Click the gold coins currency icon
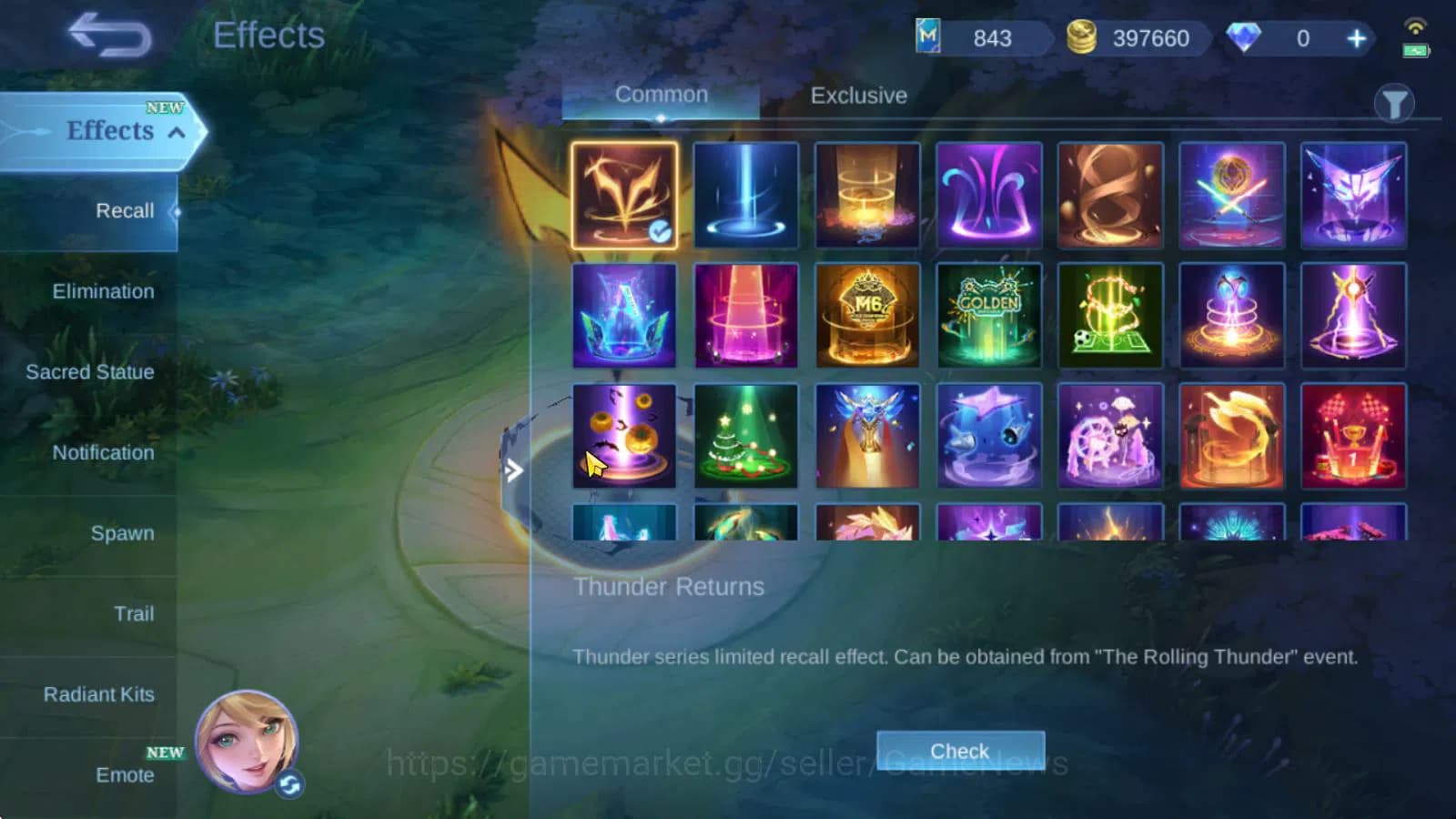1456x819 pixels. pyautogui.click(x=1082, y=38)
